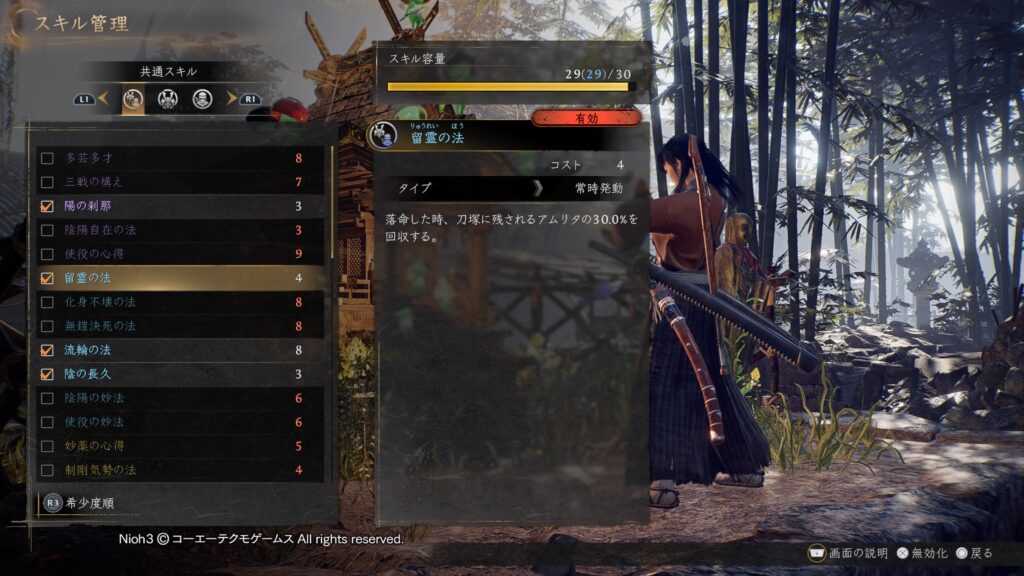Screen dimensions: 1024x576
Task: Enable the 三戦の構え skill
Action: click(47, 182)
